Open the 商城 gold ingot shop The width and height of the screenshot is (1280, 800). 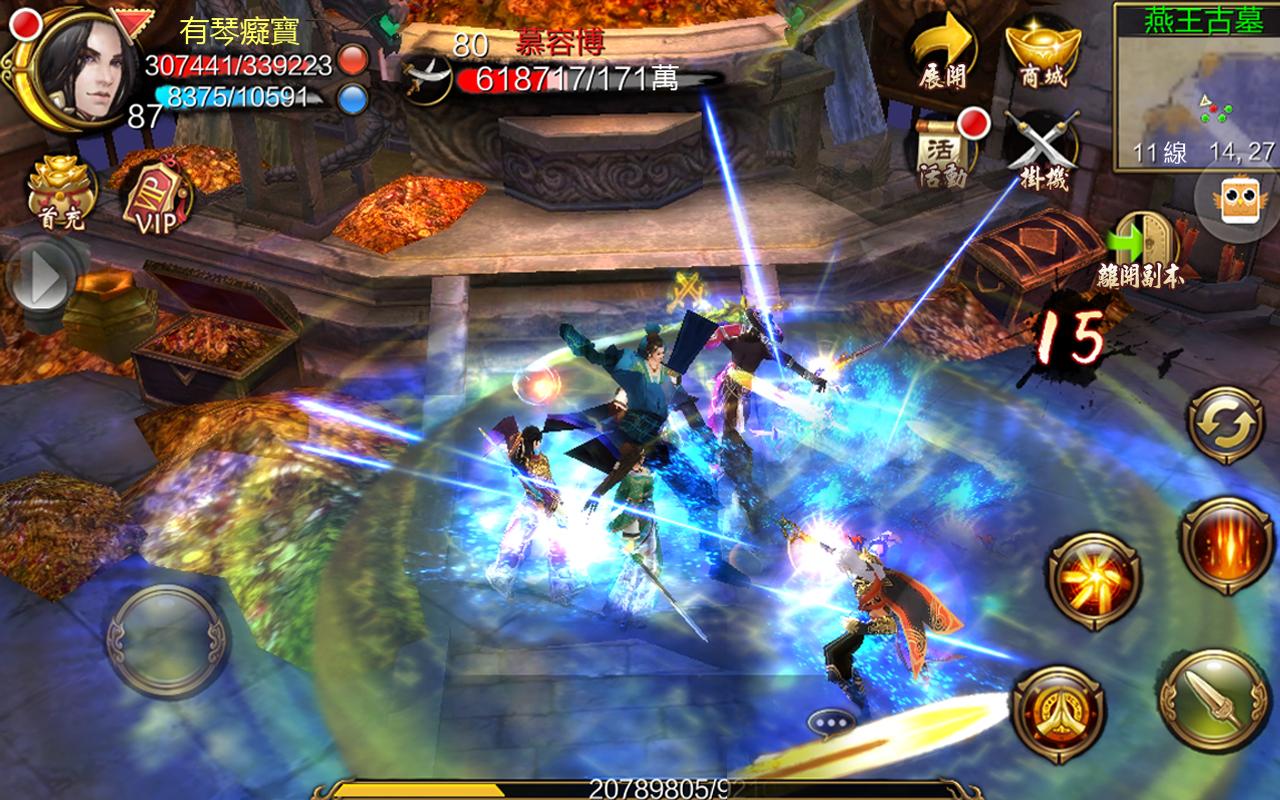(x=1043, y=50)
